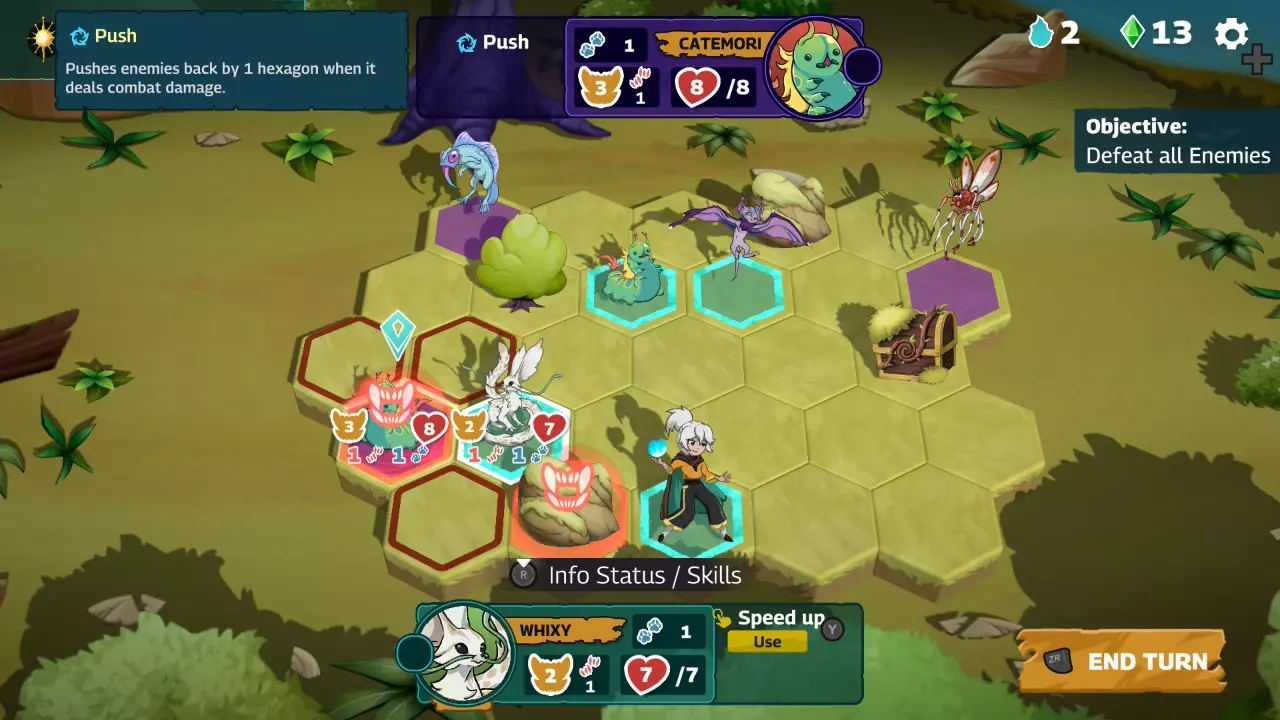
Task: Select the treasure chest on the board
Action: (913, 344)
